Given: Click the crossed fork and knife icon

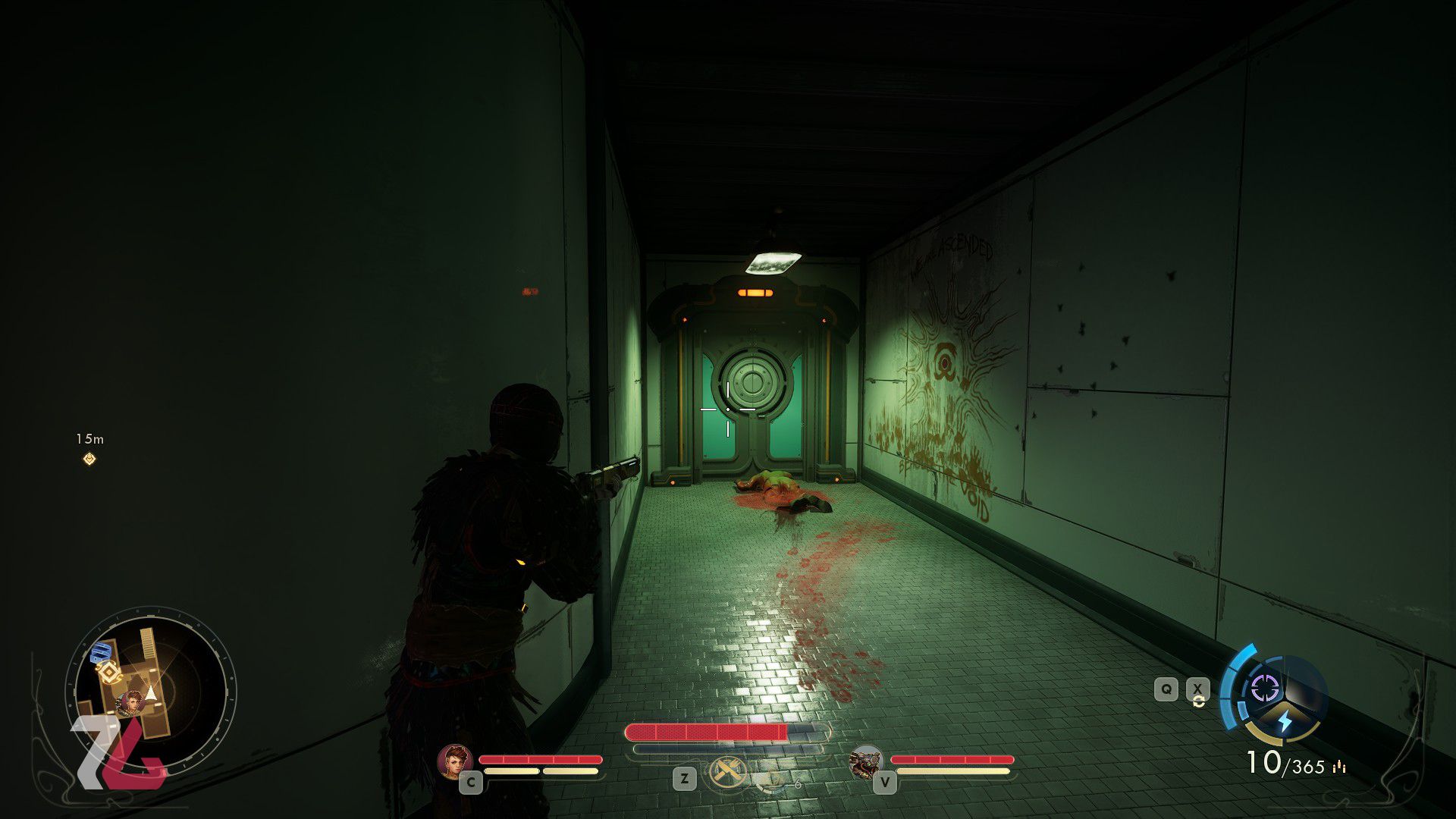Looking at the screenshot, I should point(728,773).
